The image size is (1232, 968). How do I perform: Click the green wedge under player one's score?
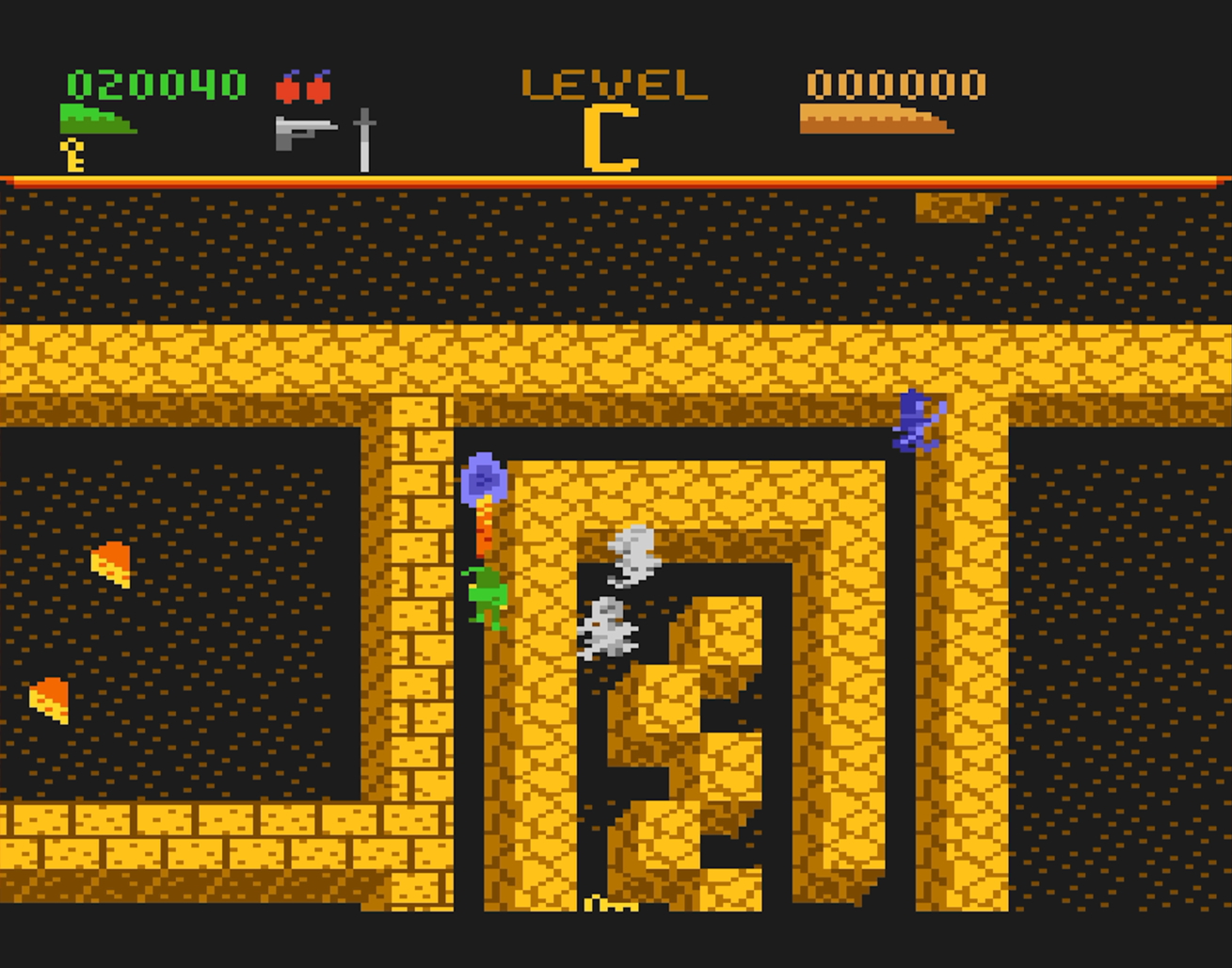(x=99, y=118)
